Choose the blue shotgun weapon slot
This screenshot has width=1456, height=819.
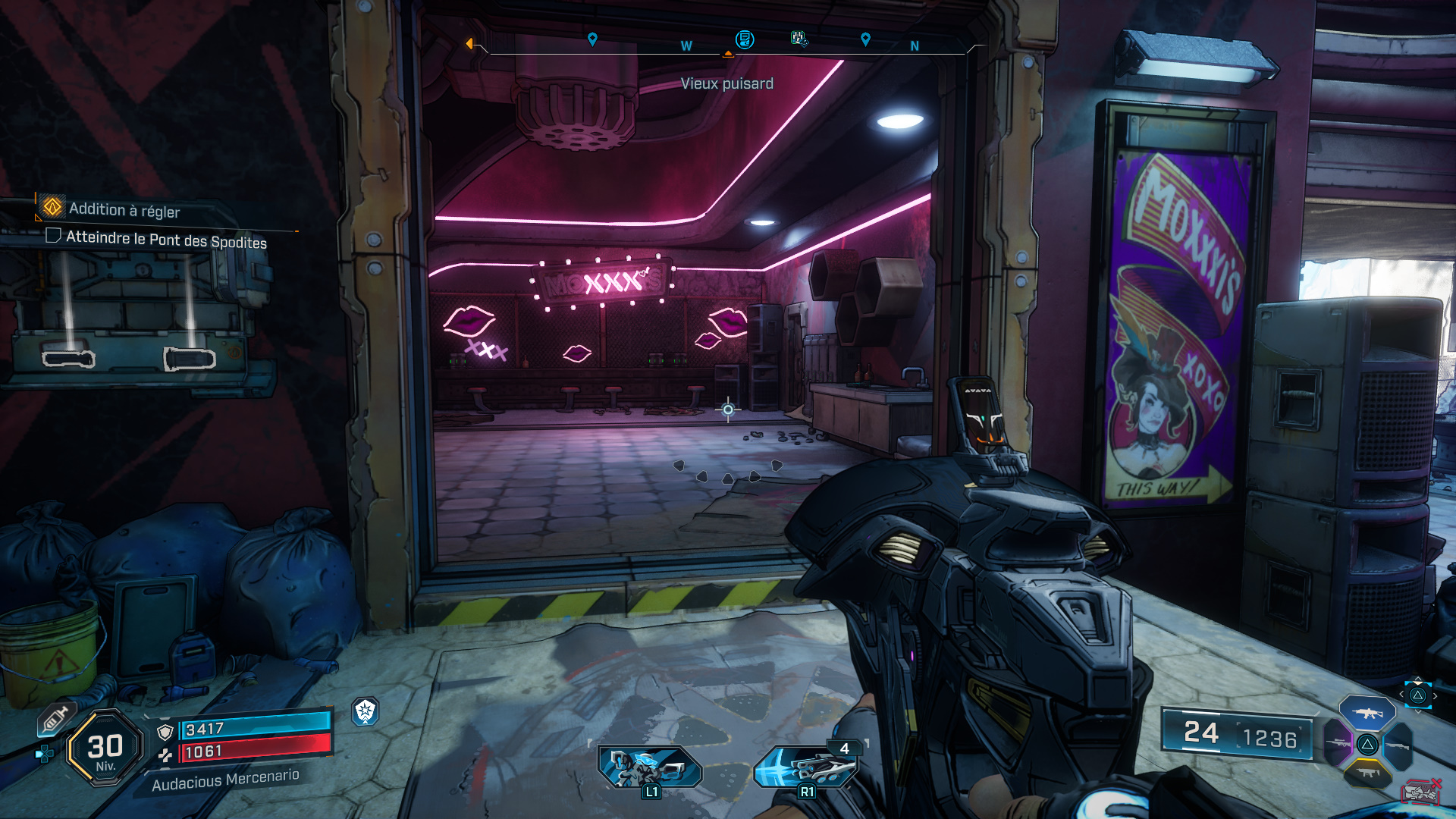click(1398, 746)
